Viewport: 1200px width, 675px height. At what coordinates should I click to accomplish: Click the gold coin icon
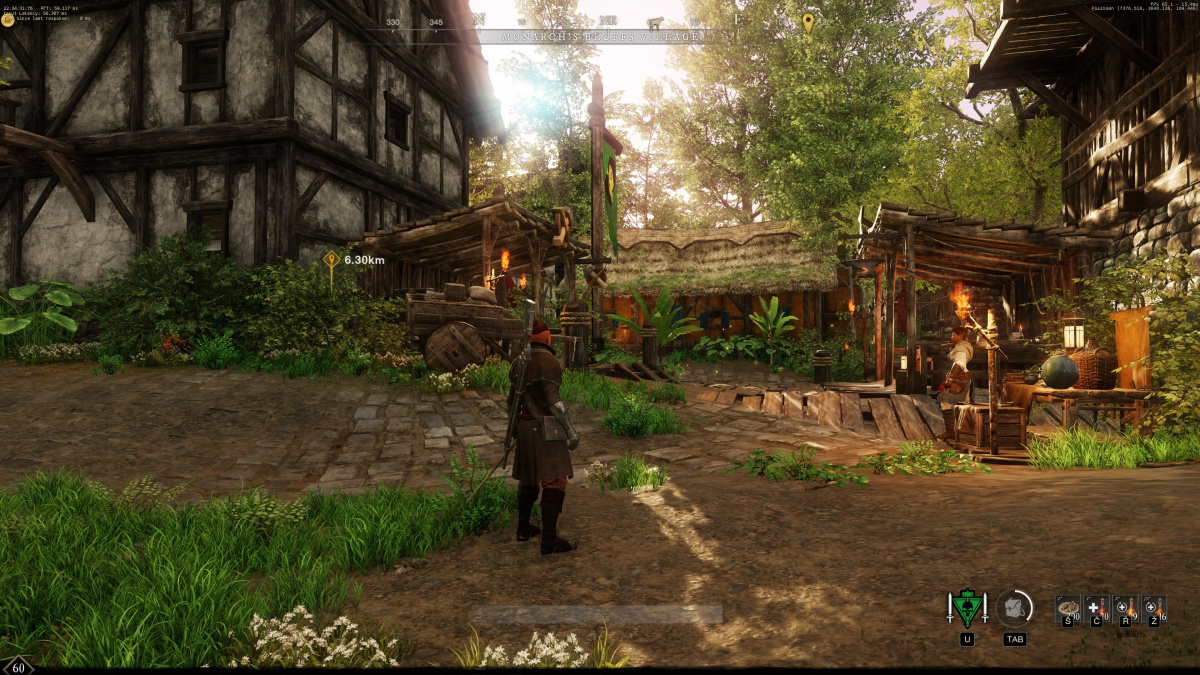8,19
